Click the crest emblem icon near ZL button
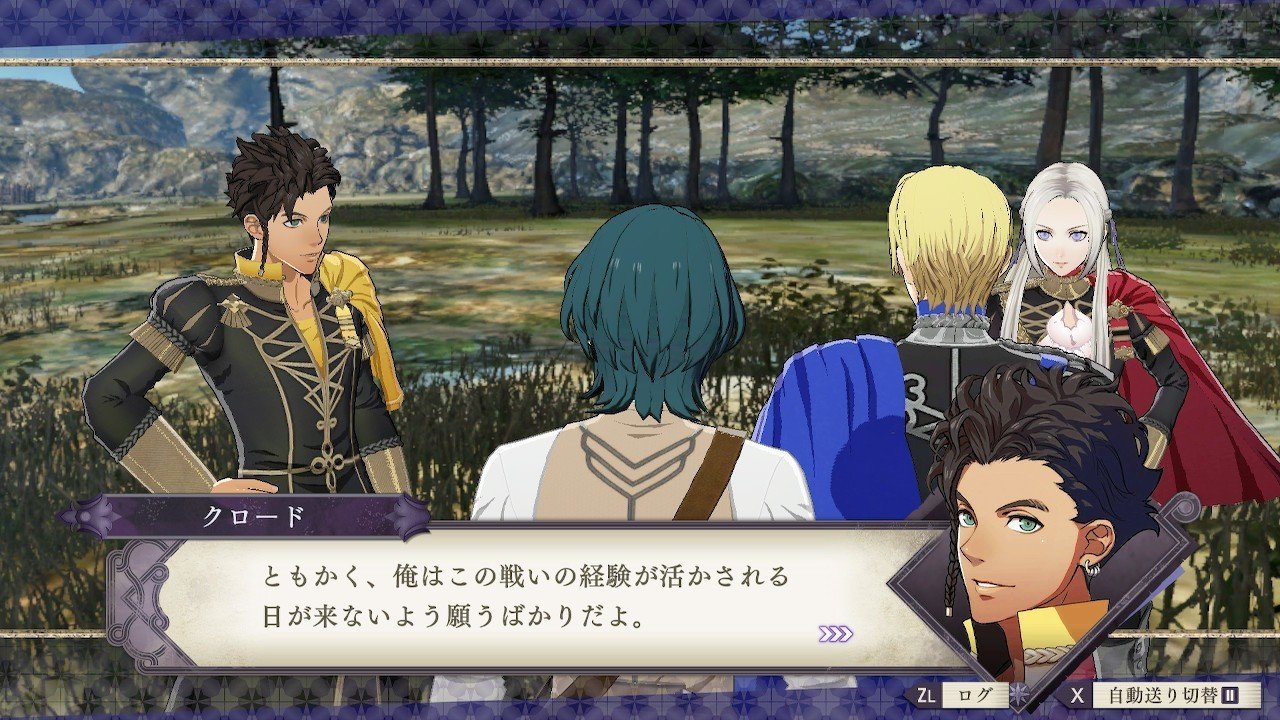The width and height of the screenshot is (1280, 720). pos(1017,693)
